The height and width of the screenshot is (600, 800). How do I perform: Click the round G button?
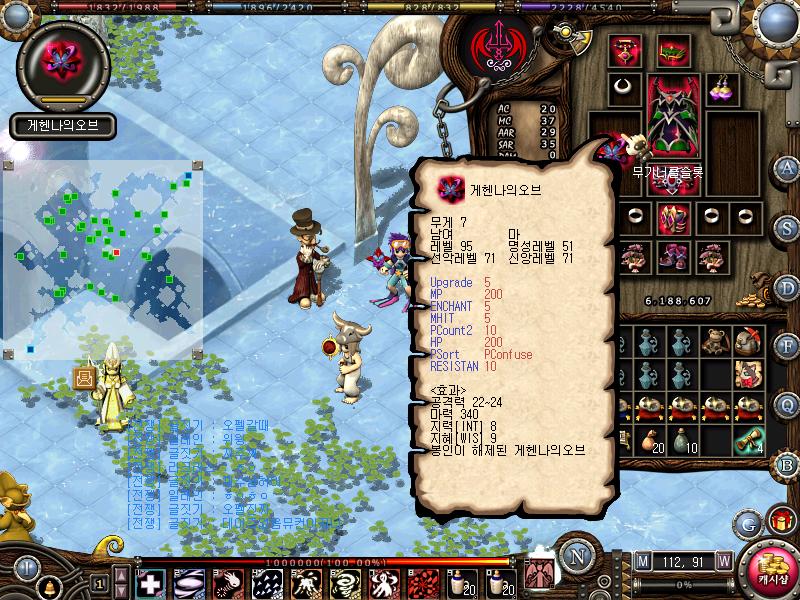749,522
